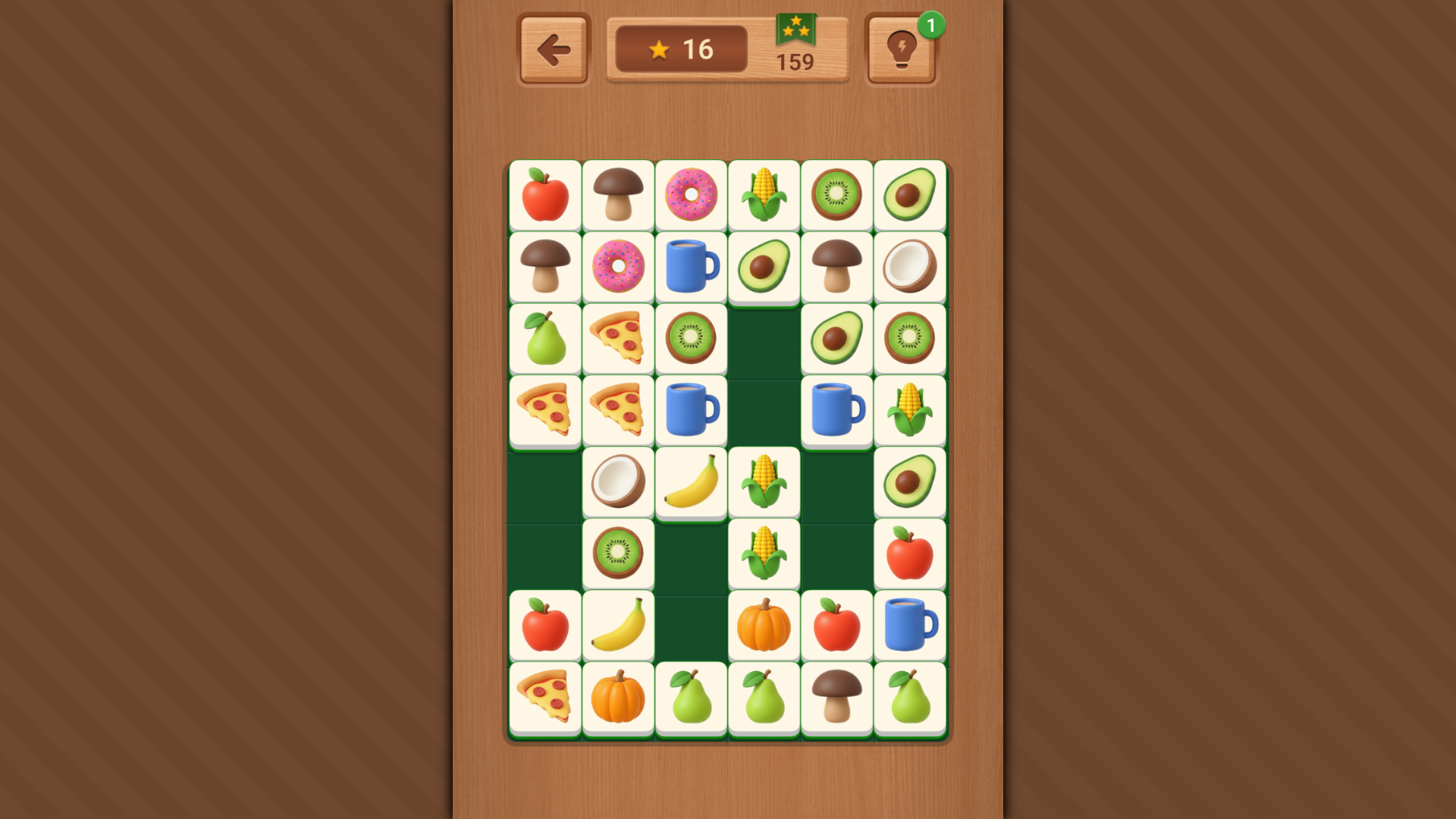Select the pink donut tile in the top row

point(691,196)
